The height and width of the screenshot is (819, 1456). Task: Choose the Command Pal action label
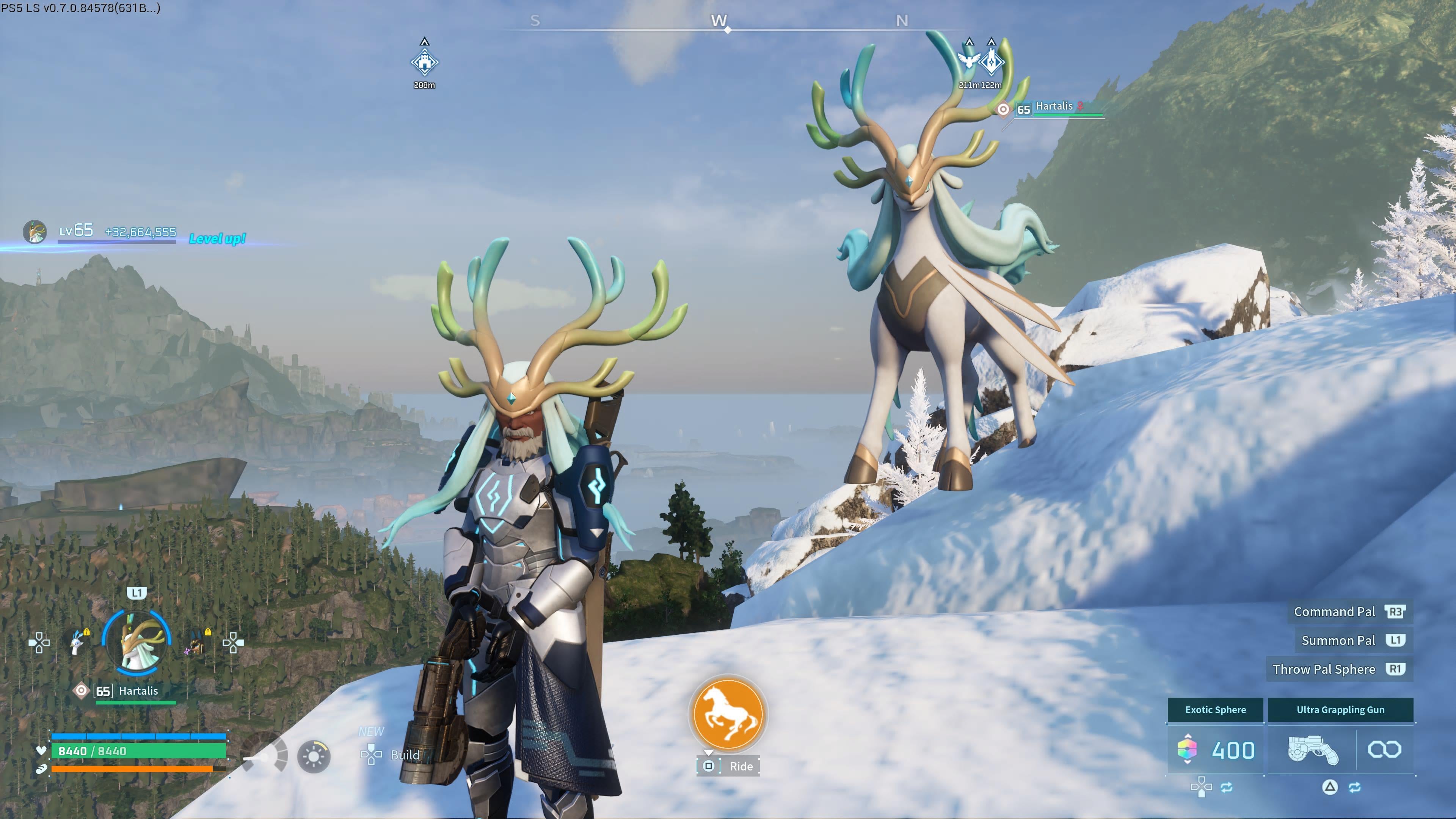tap(1334, 612)
